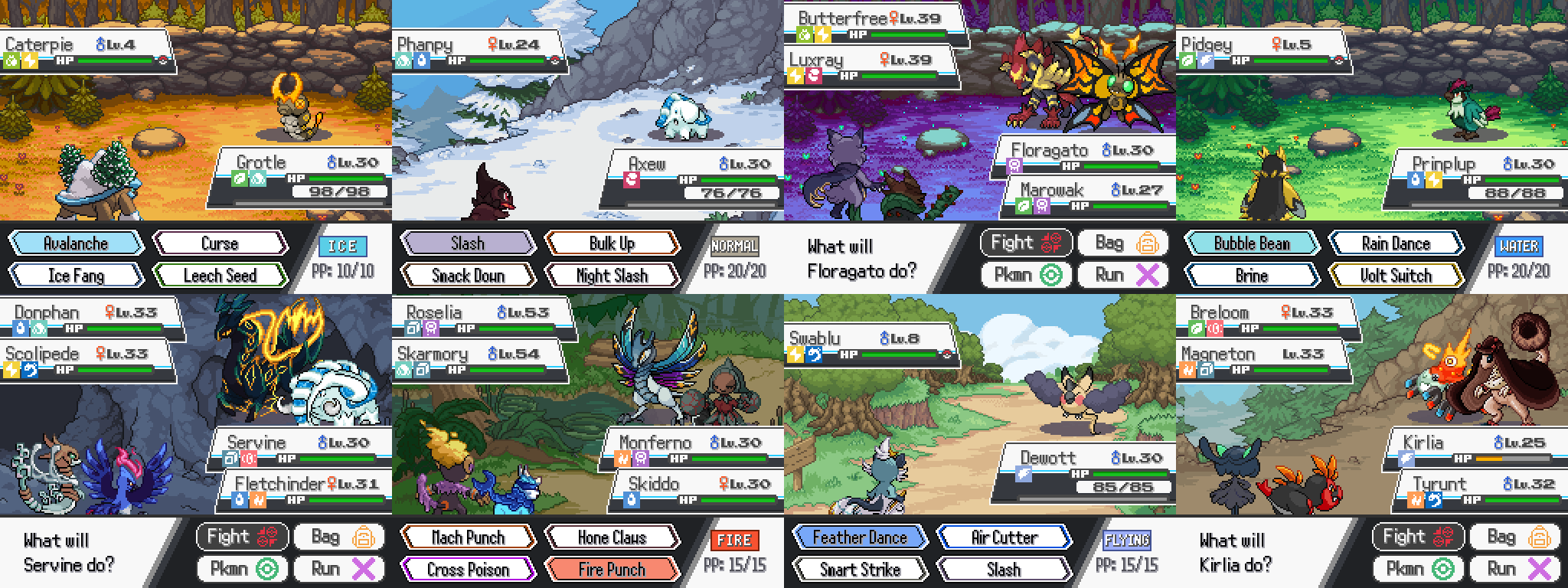The height and width of the screenshot is (588, 1568).
Task: Select Volt Switch
Action: click(x=1396, y=276)
